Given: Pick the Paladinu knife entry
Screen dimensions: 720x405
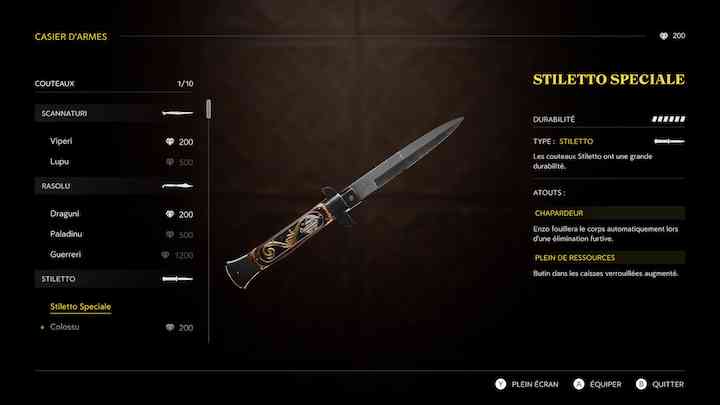Looking at the screenshot, I should click(67, 234).
